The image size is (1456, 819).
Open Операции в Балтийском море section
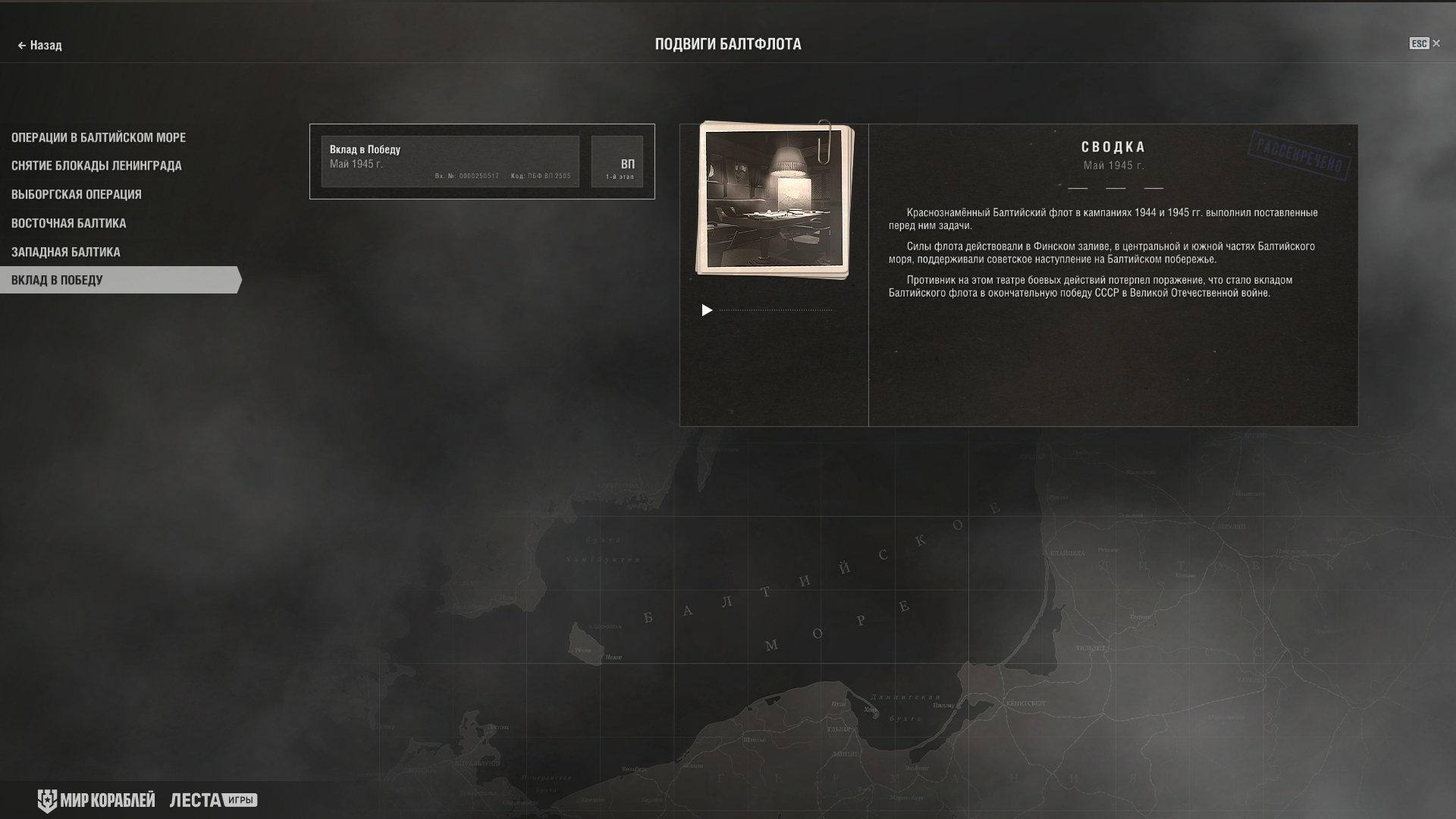(99, 137)
